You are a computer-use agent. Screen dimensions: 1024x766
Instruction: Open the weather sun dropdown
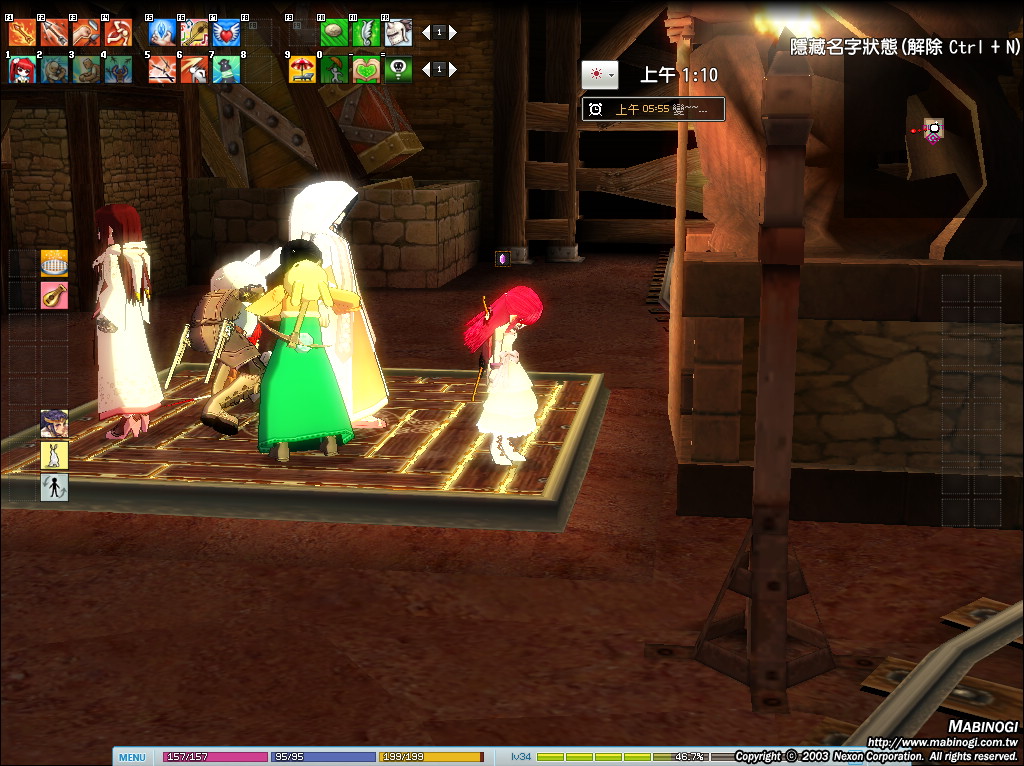pyautogui.click(x=600, y=75)
